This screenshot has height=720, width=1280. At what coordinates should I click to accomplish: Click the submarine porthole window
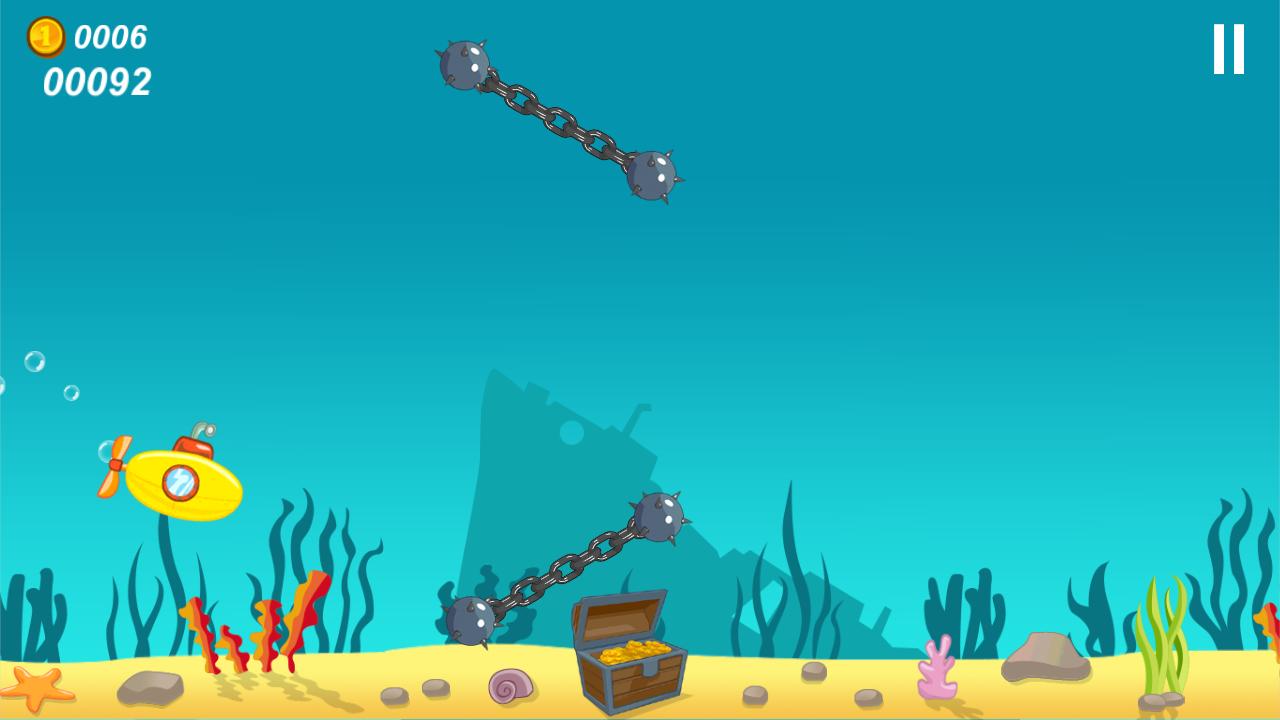180,480
